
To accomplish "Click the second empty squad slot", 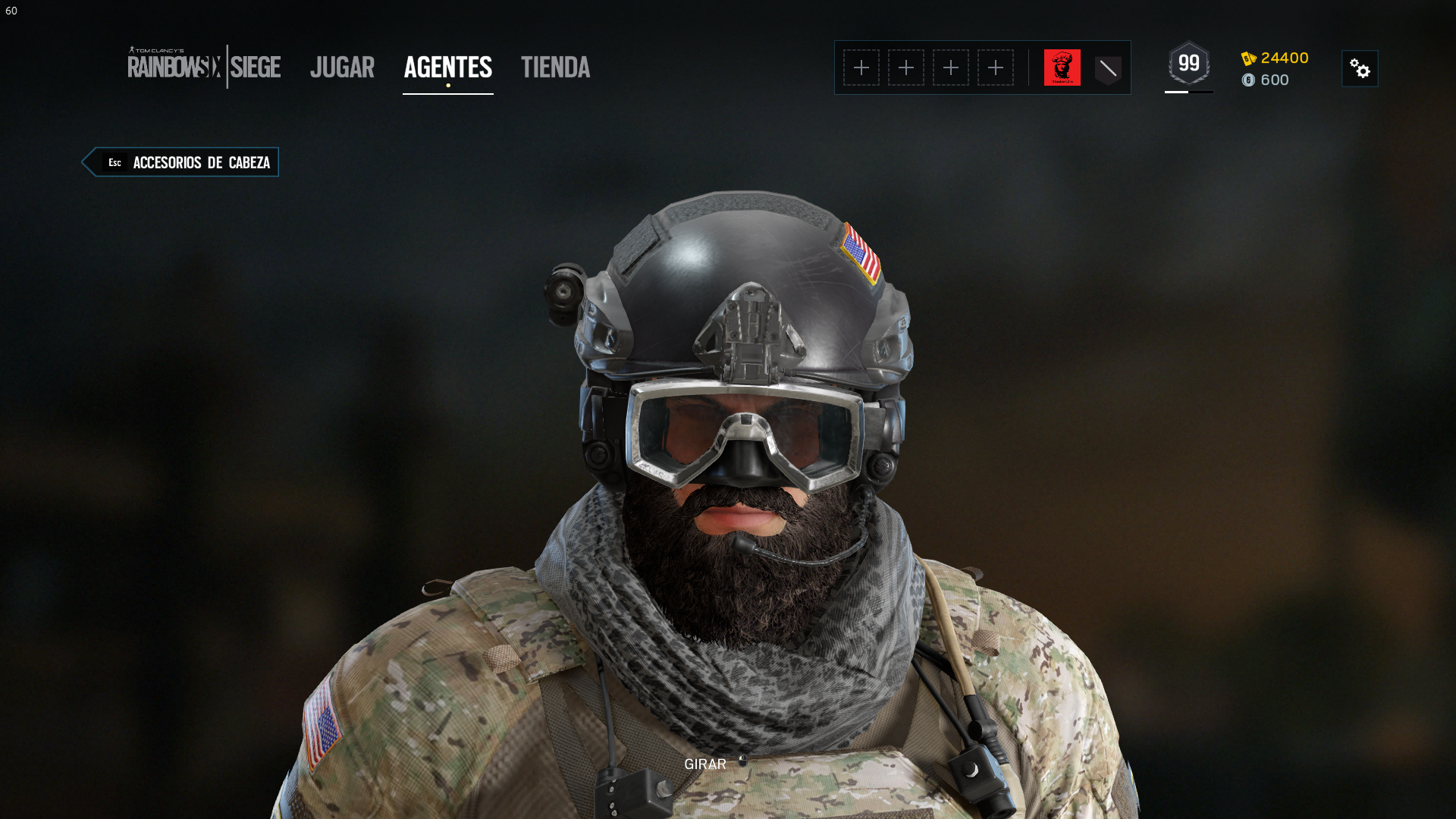I will 906,67.
